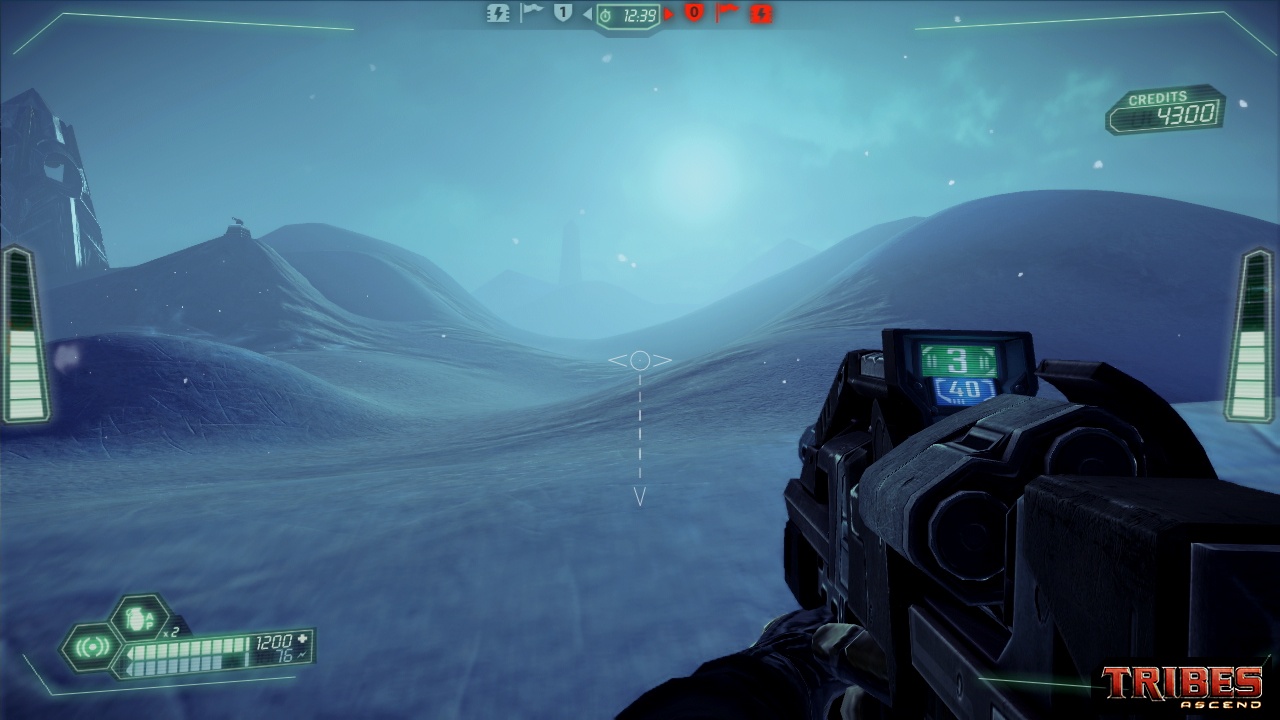Click the blue team flag status icon
Screen dimensions: 1280x720
tap(530, 13)
